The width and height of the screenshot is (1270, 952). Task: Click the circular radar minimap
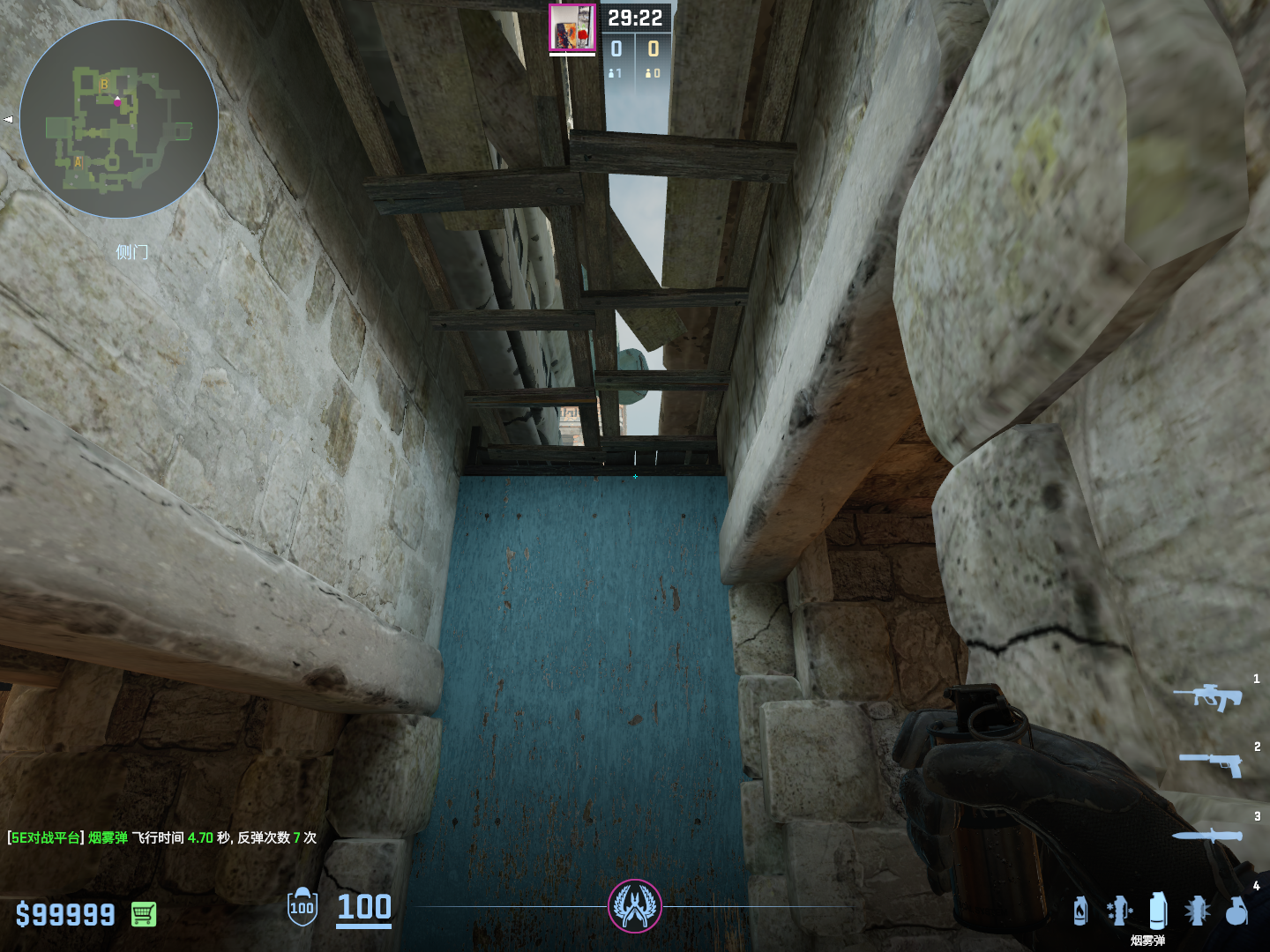click(x=119, y=119)
